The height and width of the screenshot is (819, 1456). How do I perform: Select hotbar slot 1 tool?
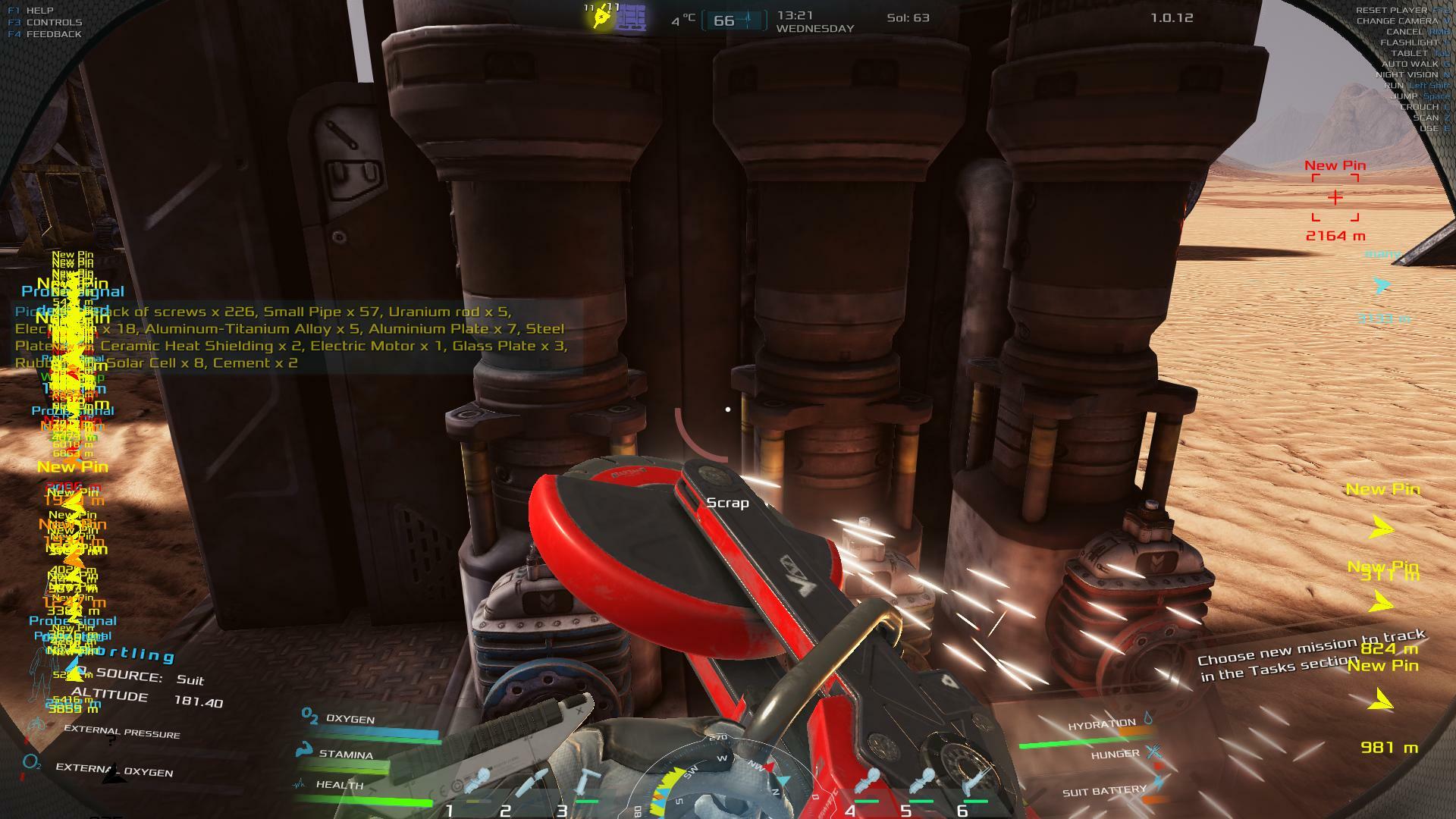477,783
